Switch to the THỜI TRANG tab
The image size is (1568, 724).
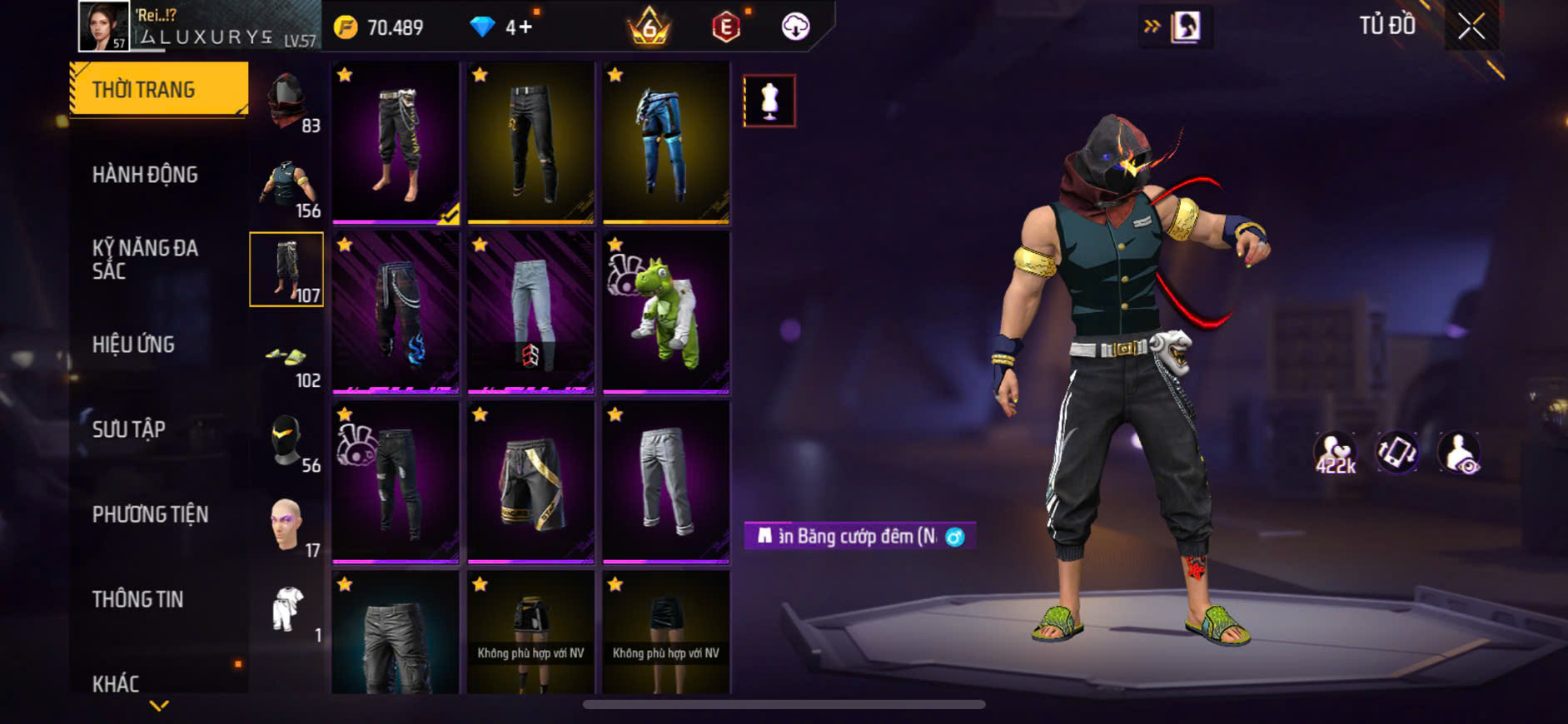click(158, 89)
